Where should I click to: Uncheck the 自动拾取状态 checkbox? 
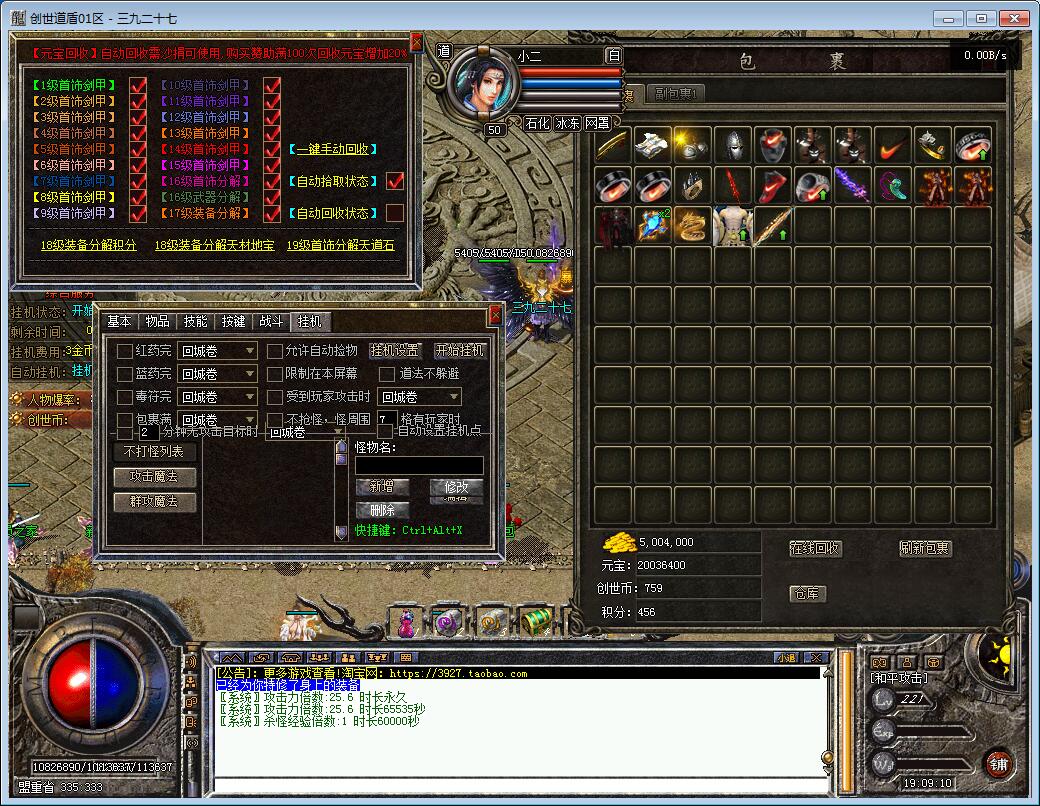pyautogui.click(x=395, y=181)
